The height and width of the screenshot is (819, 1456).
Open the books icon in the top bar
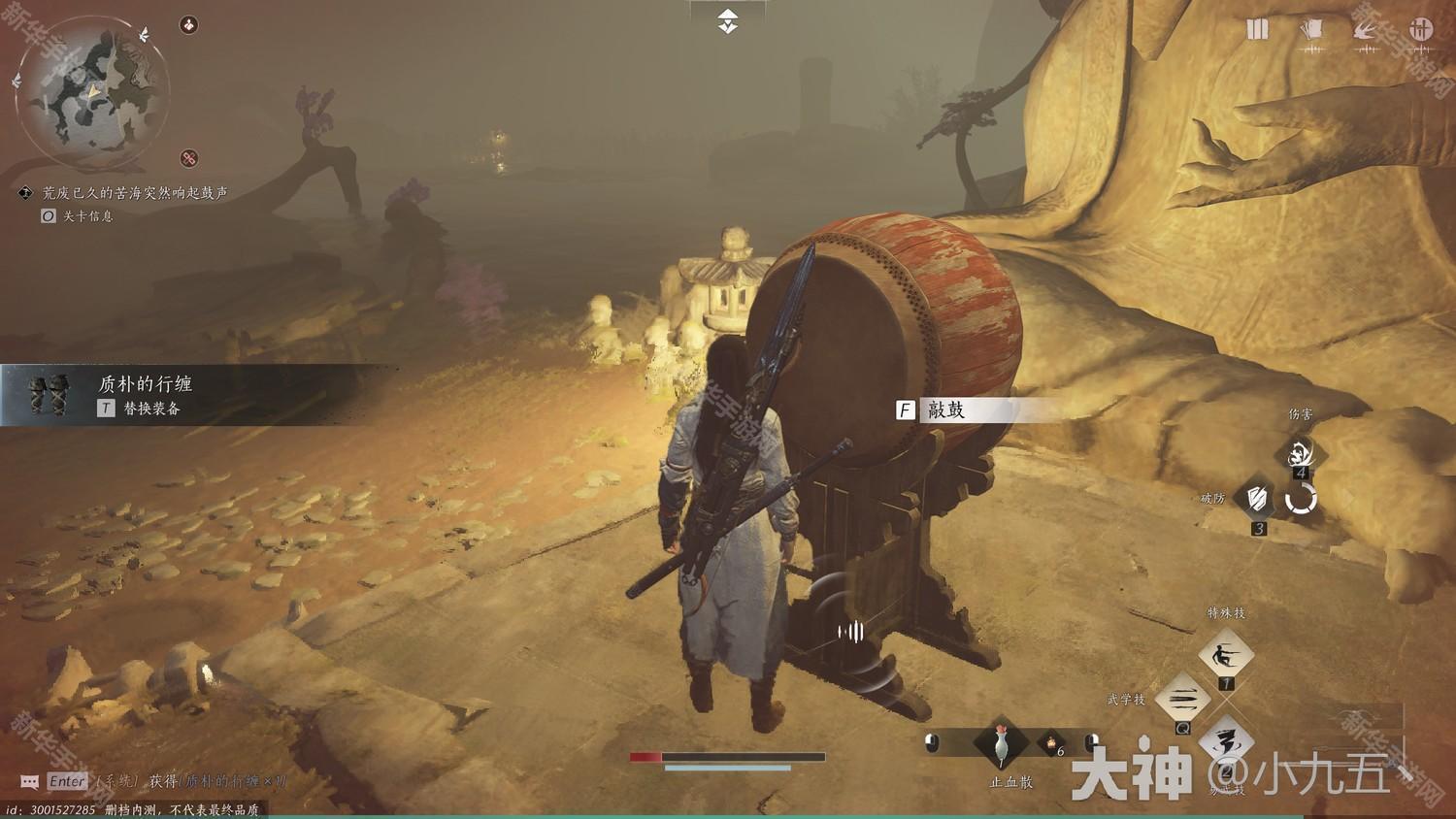pos(1258,30)
